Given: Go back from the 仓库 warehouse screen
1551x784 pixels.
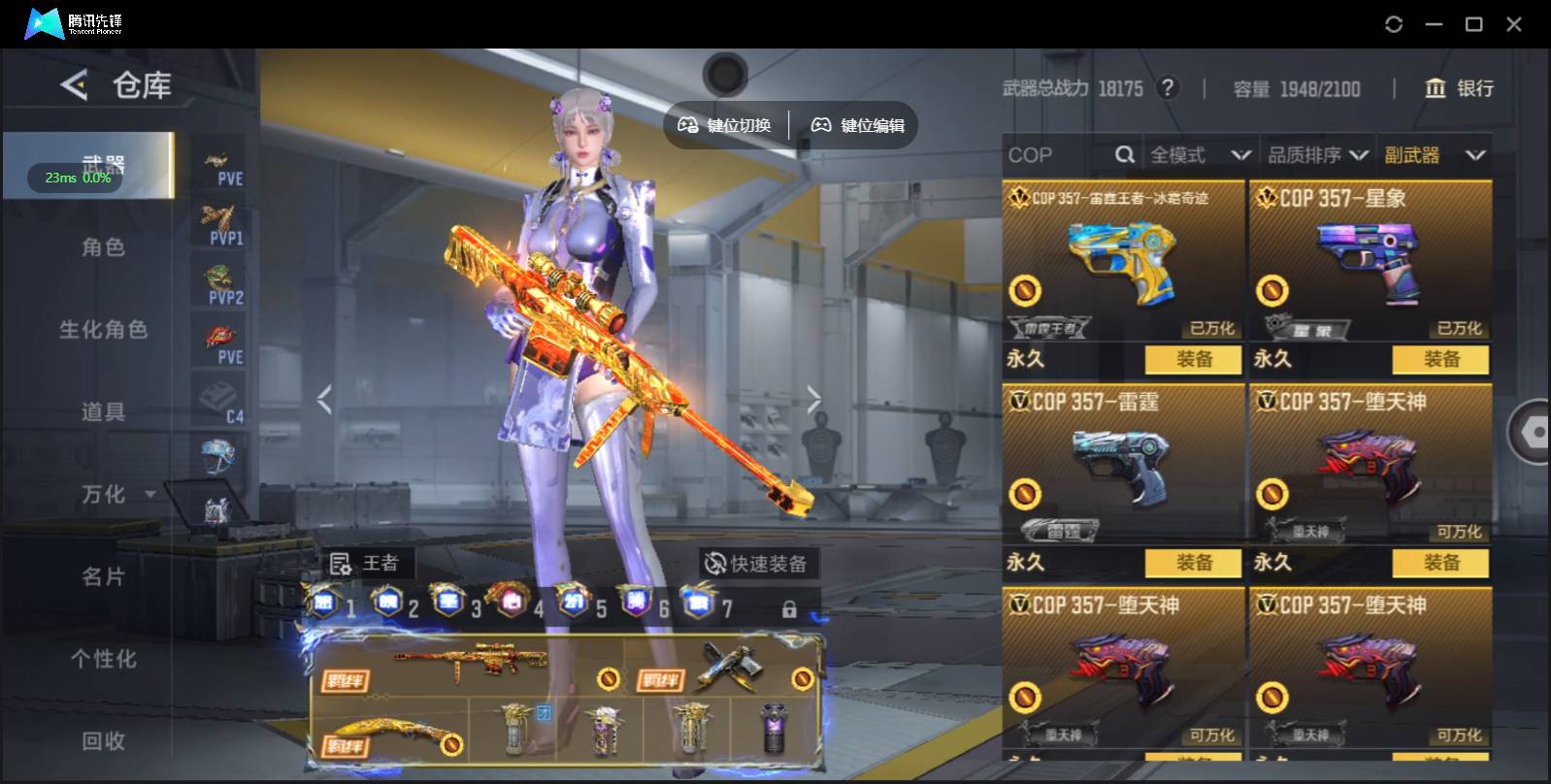Looking at the screenshot, I should [74, 85].
